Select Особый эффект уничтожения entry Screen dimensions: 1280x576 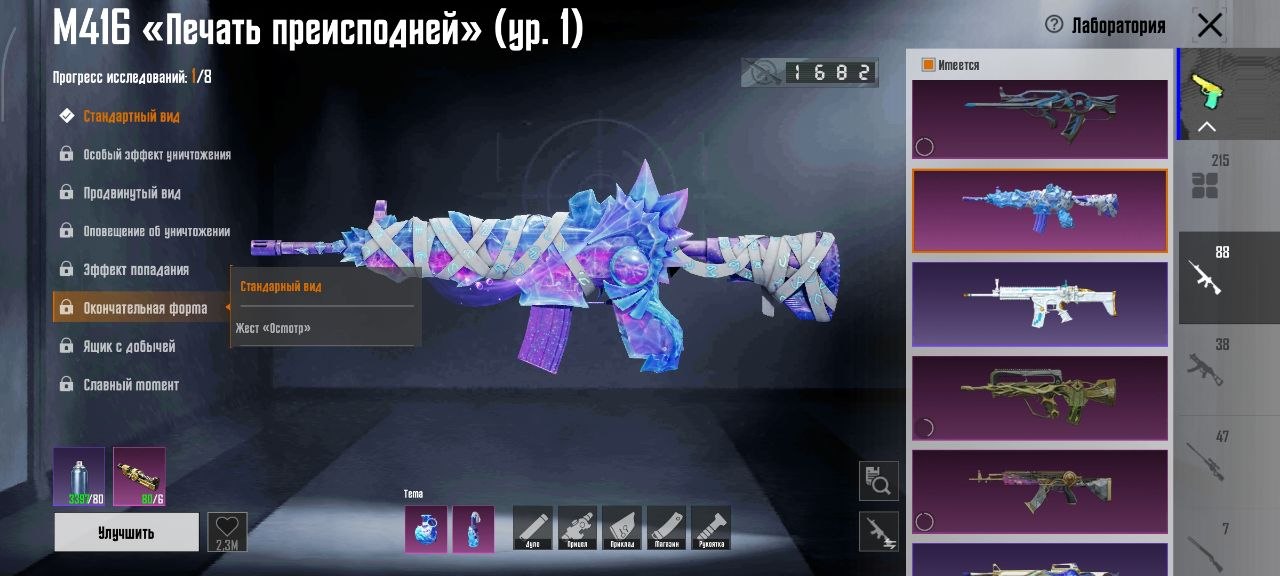click(x=156, y=155)
